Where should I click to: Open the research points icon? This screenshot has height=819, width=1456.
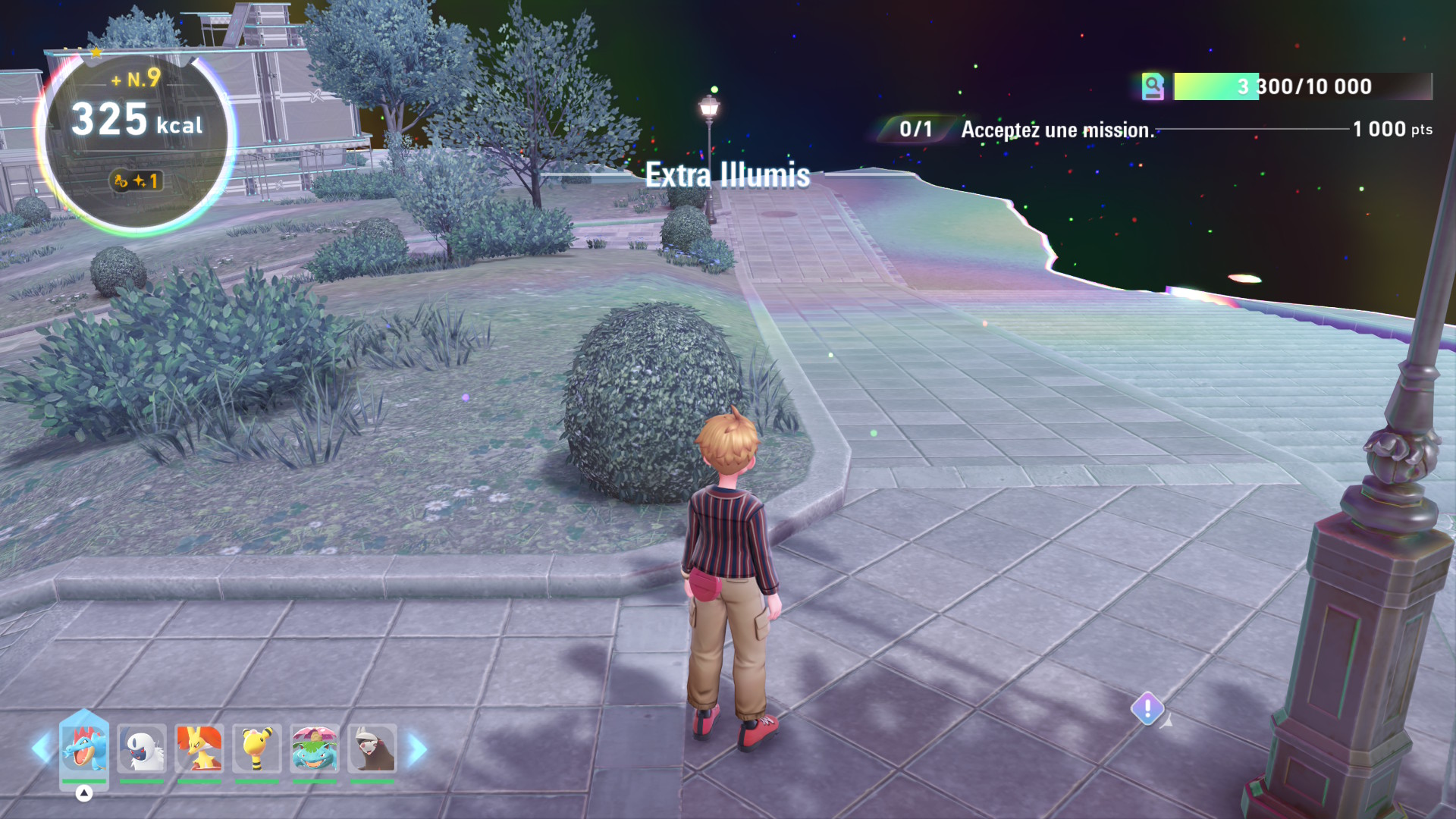(x=1153, y=86)
